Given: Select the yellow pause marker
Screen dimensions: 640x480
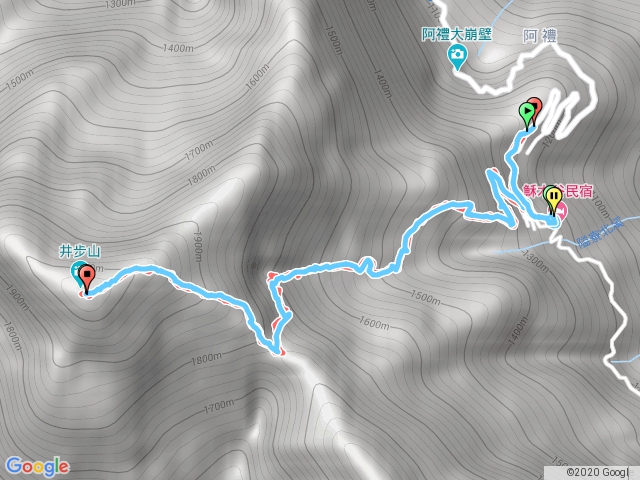Looking at the screenshot, I should point(553,199).
